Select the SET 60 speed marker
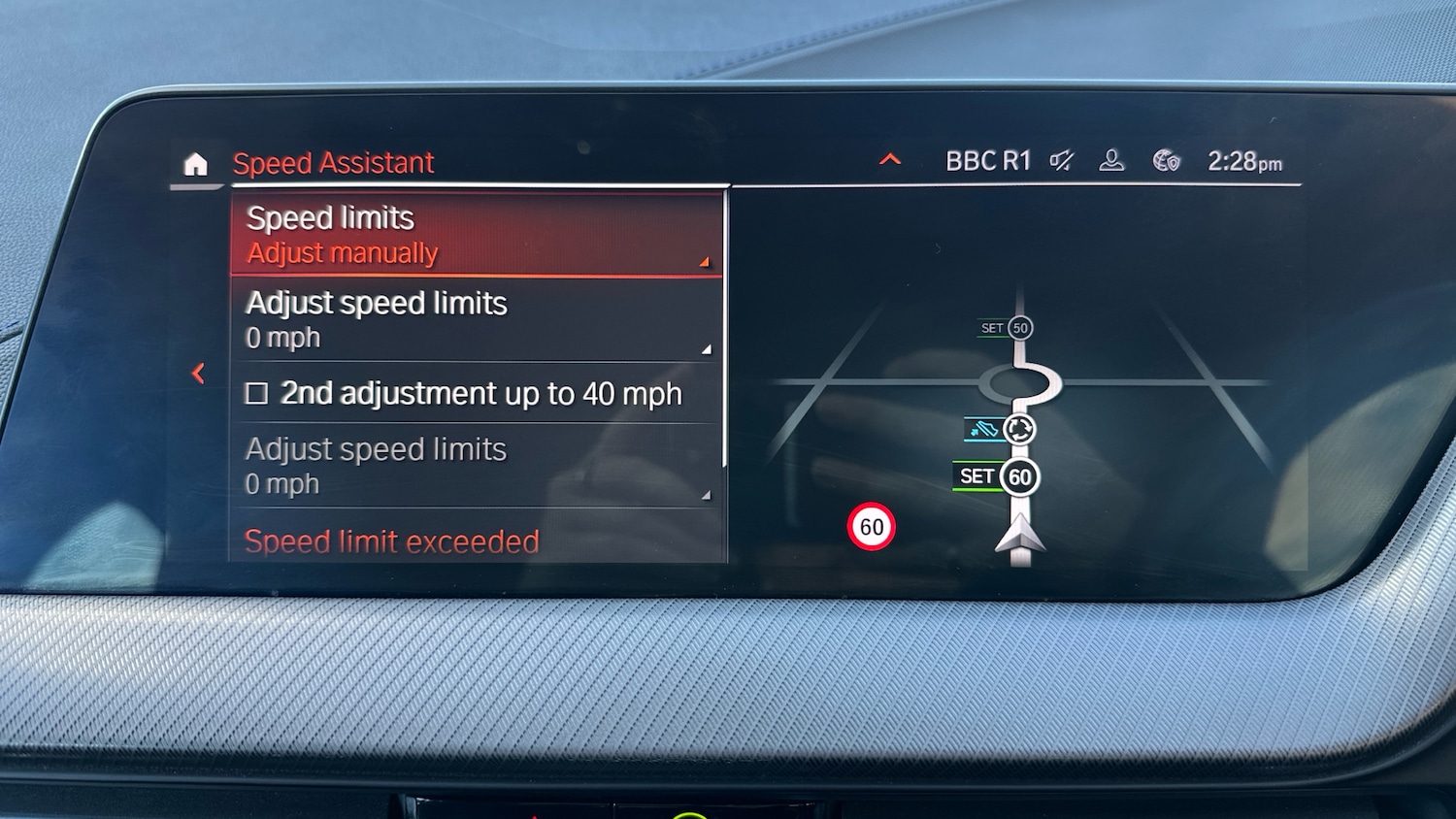This screenshot has height=819, width=1456. tap(998, 476)
